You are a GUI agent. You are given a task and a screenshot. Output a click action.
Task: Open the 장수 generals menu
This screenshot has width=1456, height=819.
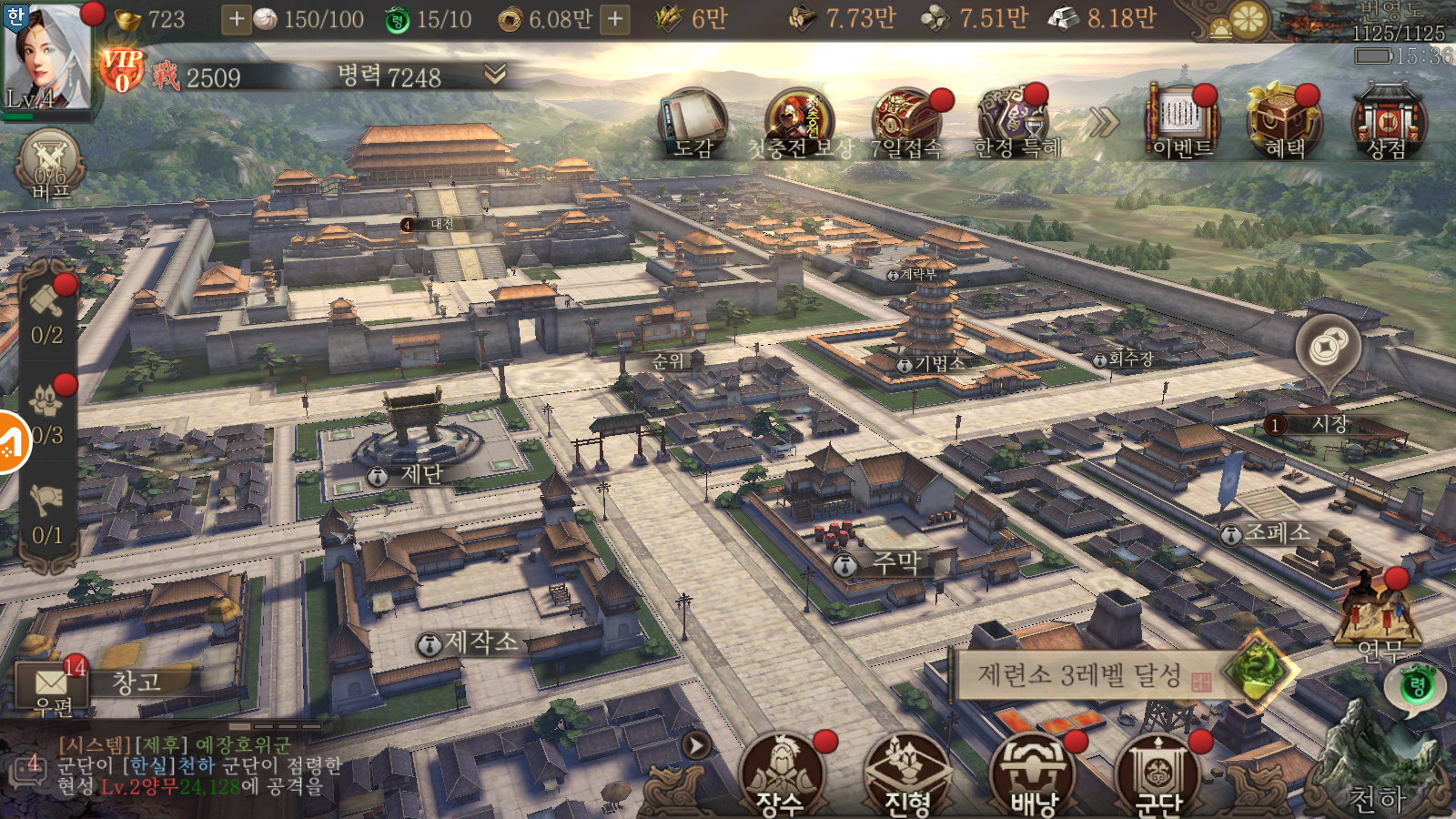(781, 773)
